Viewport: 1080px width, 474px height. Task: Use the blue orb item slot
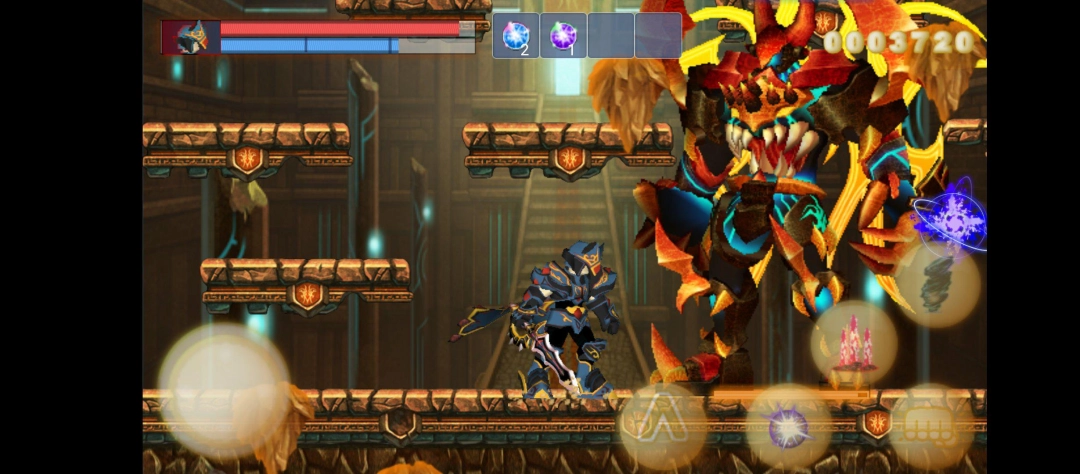pos(516,36)
